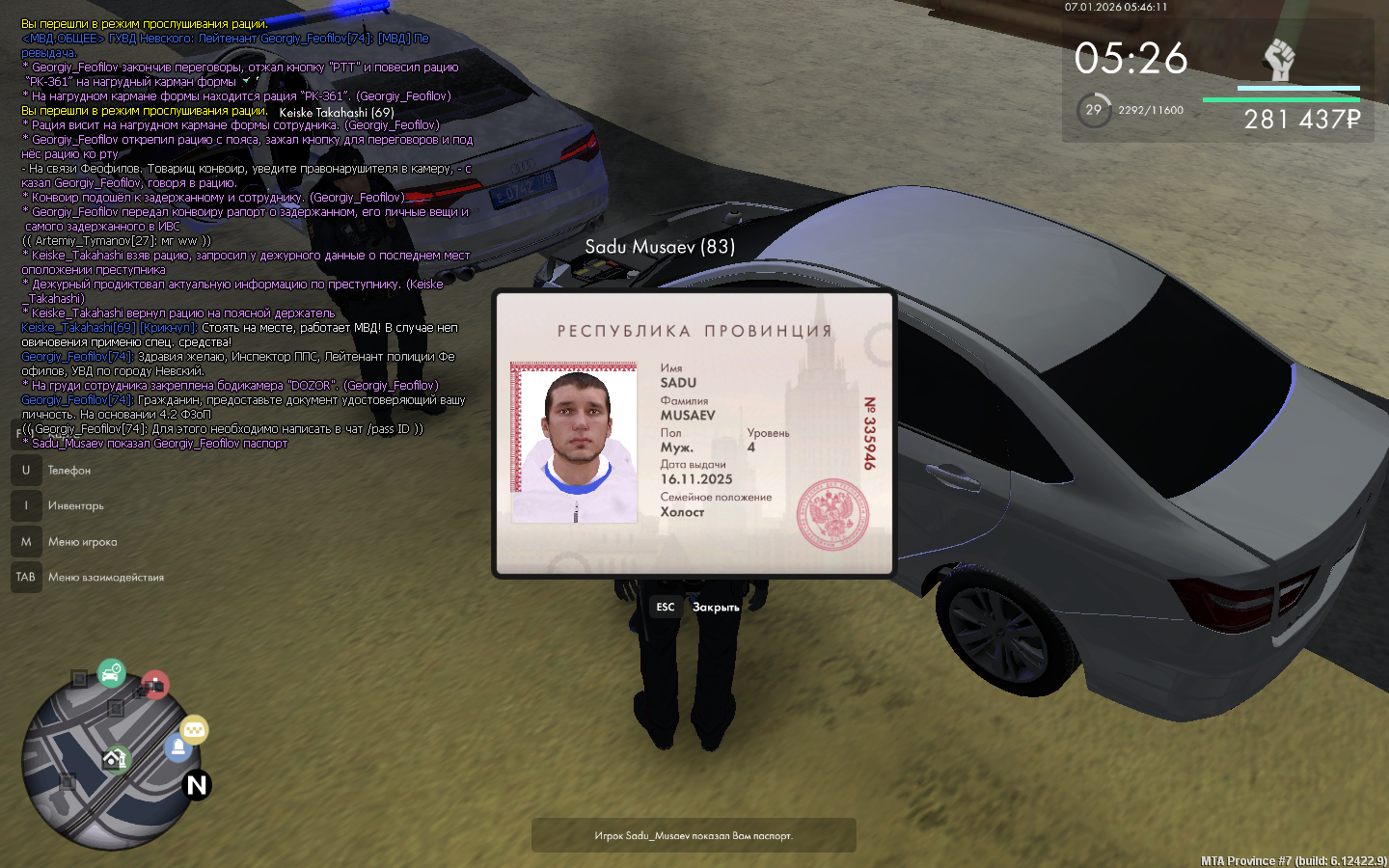
Task: Select the yellow taxi marker on minimap
Action: tap(195, 730)
